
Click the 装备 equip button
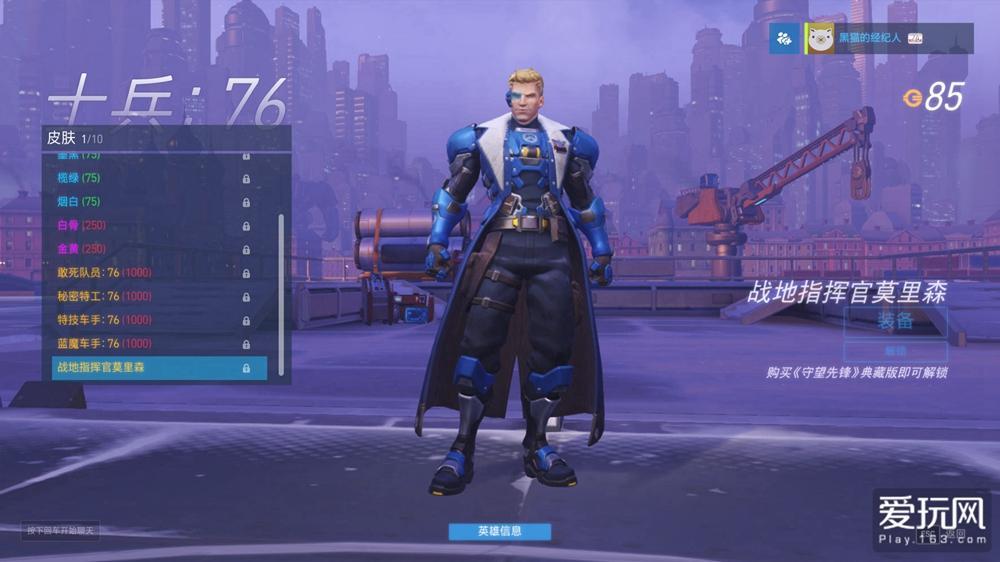[895, 321]
